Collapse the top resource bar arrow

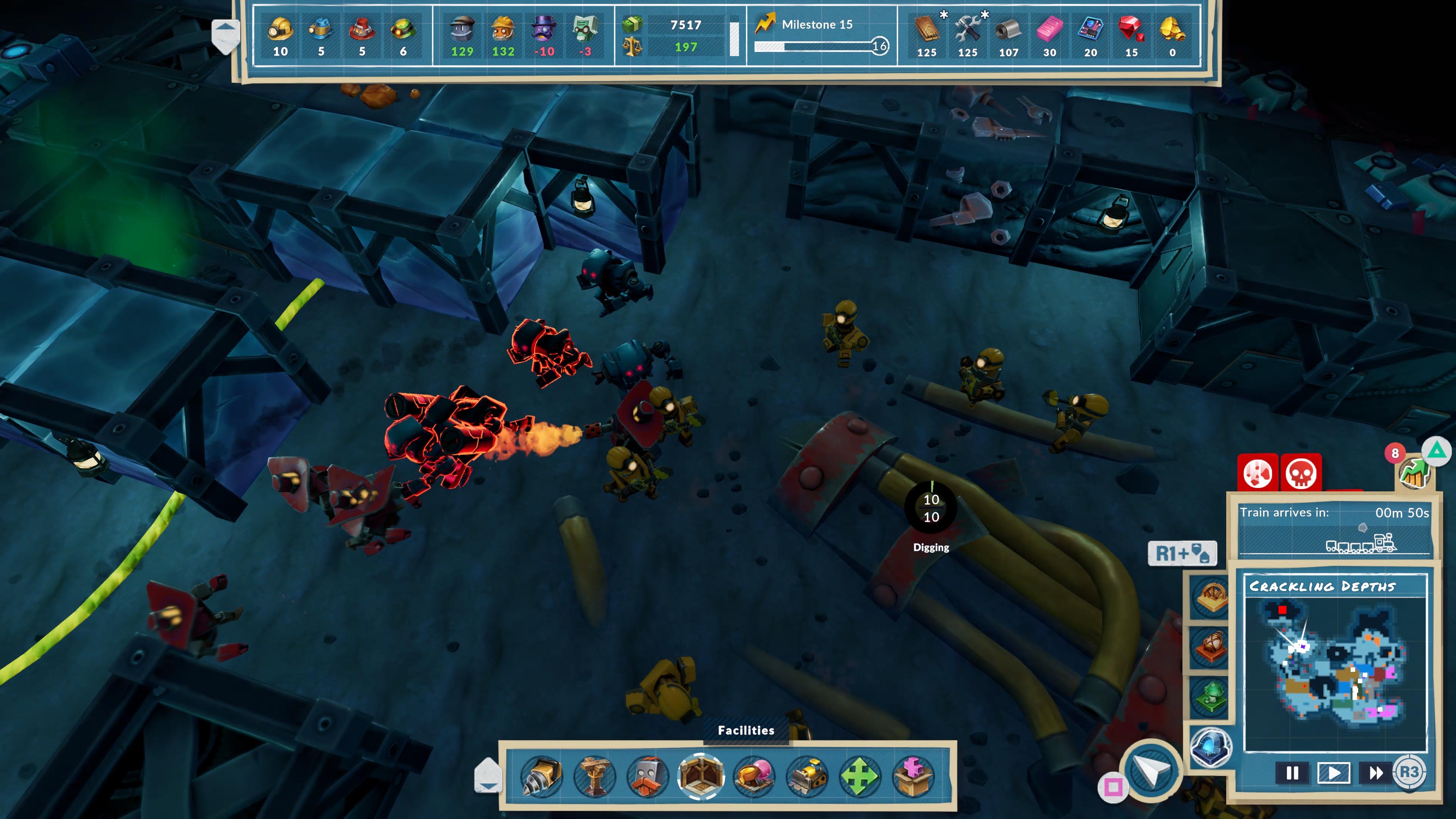point(226,35)
